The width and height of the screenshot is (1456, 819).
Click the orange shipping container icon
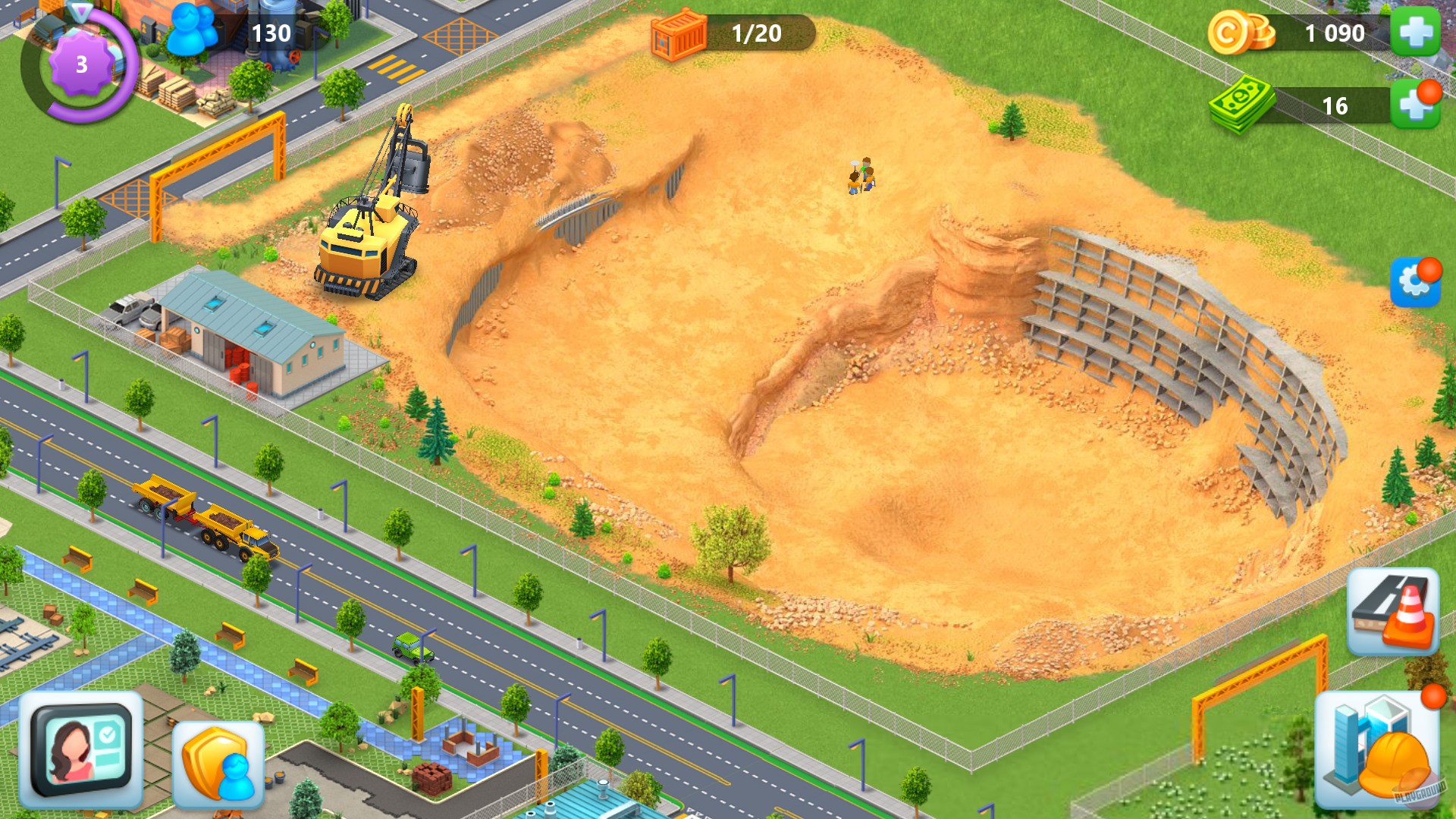679,34
